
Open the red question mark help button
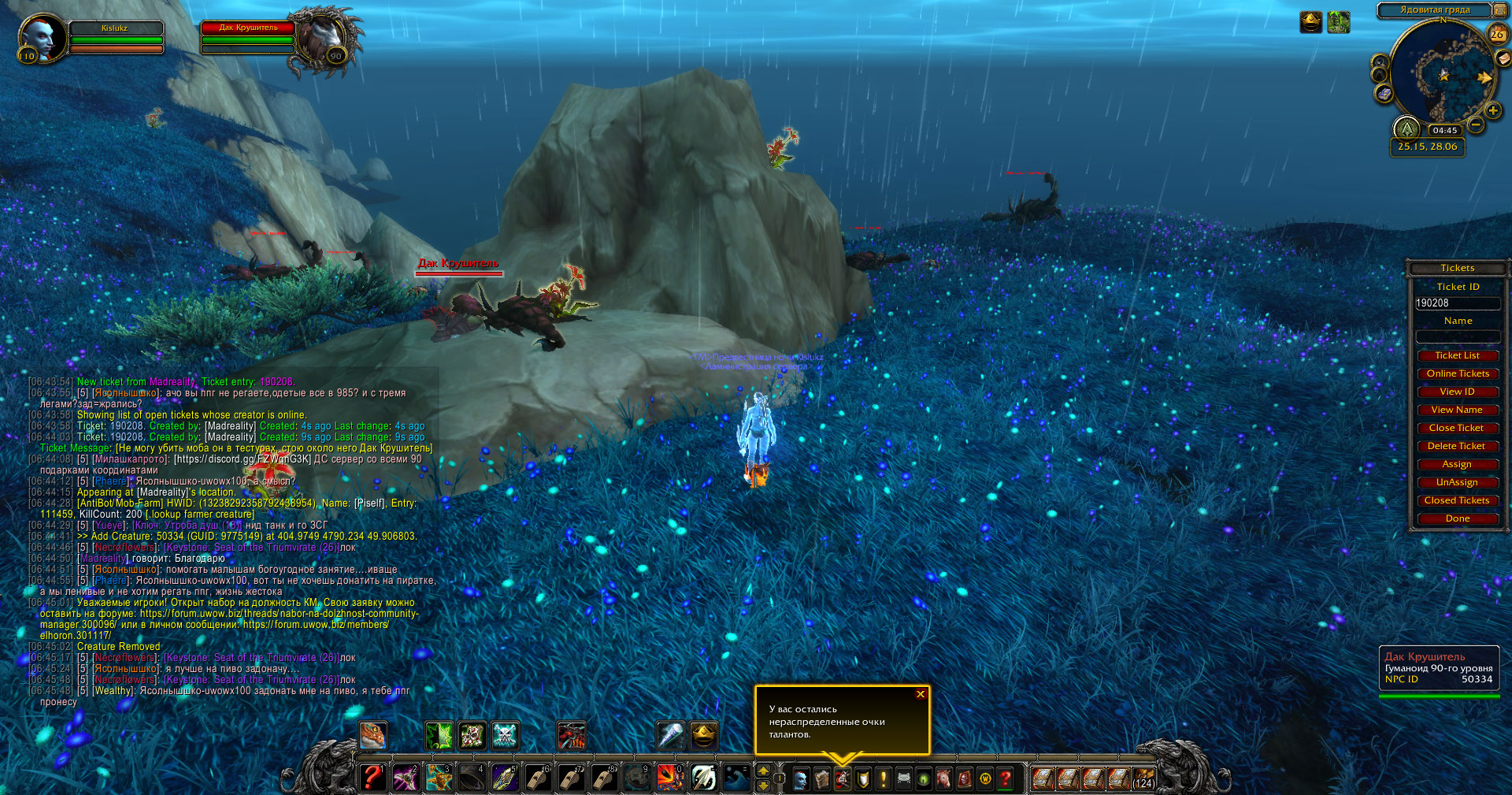click(1006, 779)
